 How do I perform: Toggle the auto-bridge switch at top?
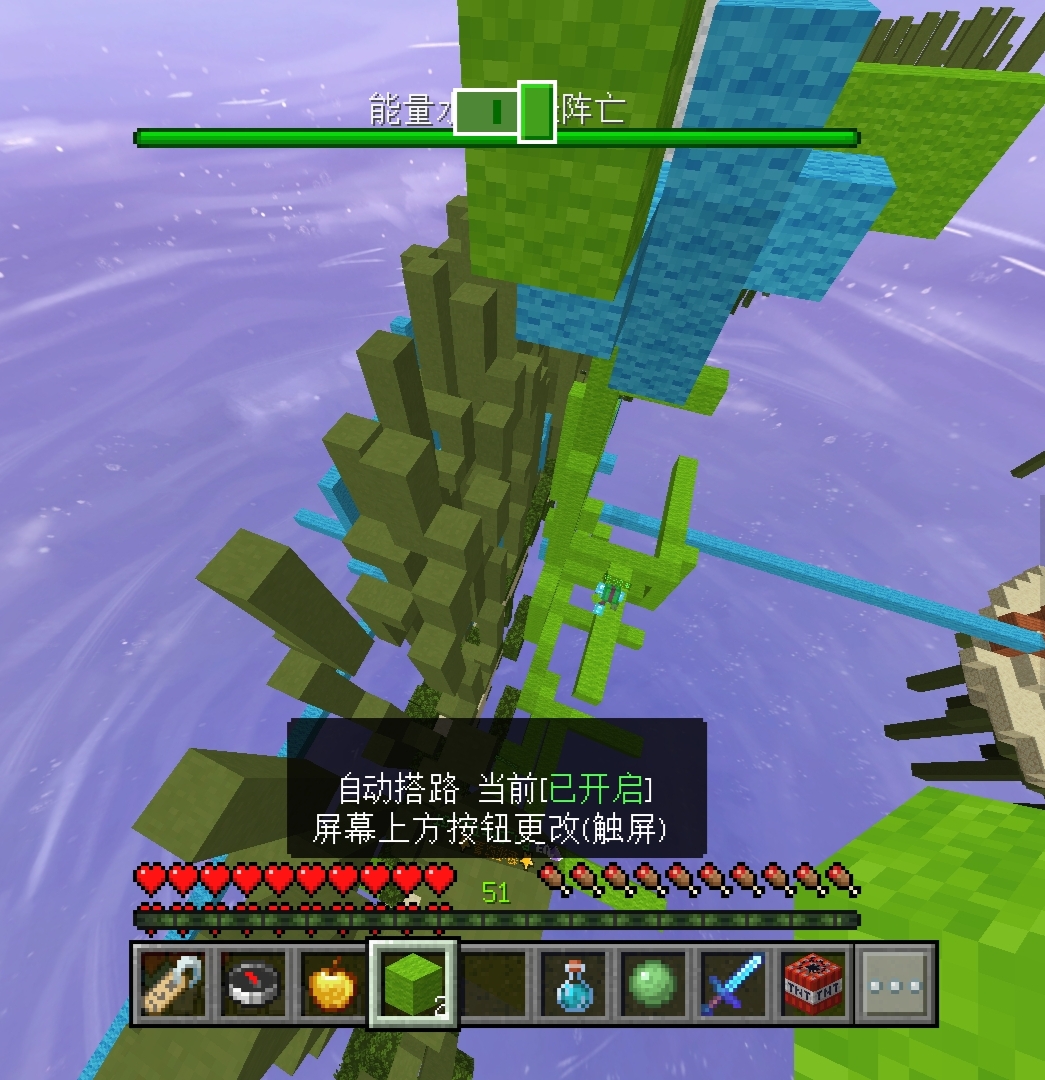[505, 112]
